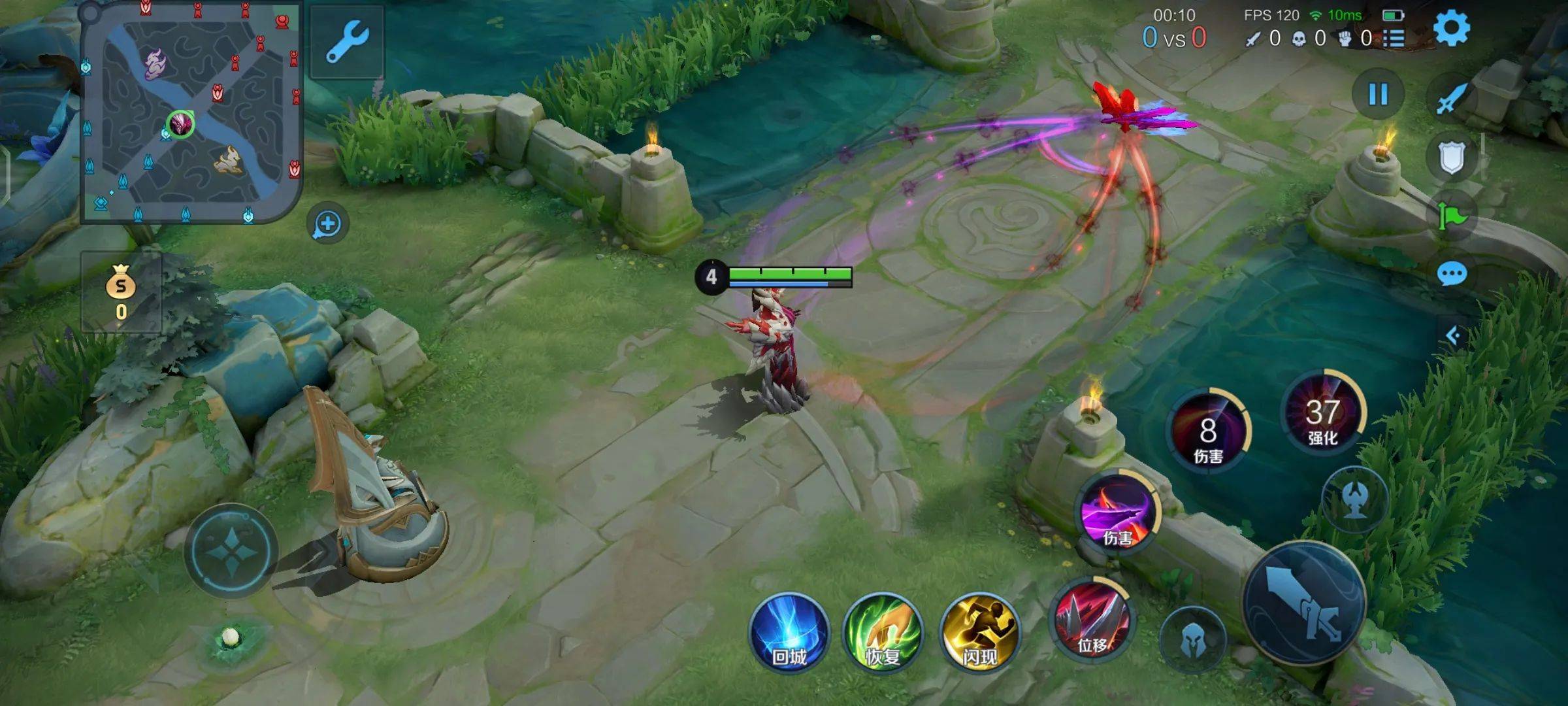Open the gold coin shop
The height and width of the screenshot is (706, 1568).
pyautogui.click(x=121, y=292)
